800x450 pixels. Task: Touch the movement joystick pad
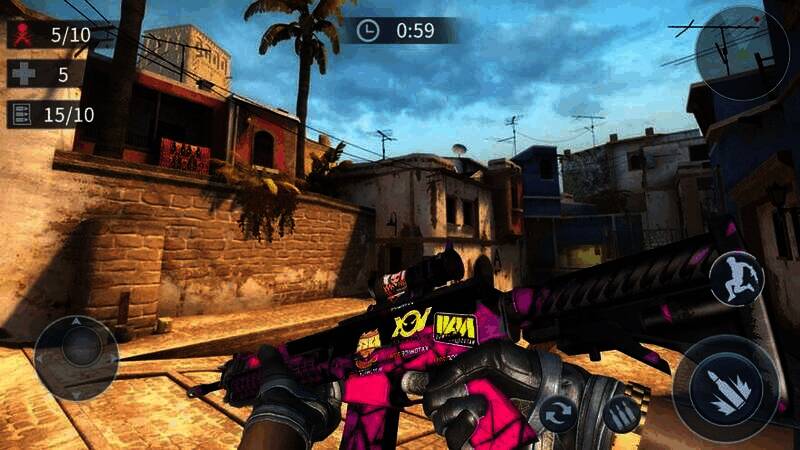point(76,357)
